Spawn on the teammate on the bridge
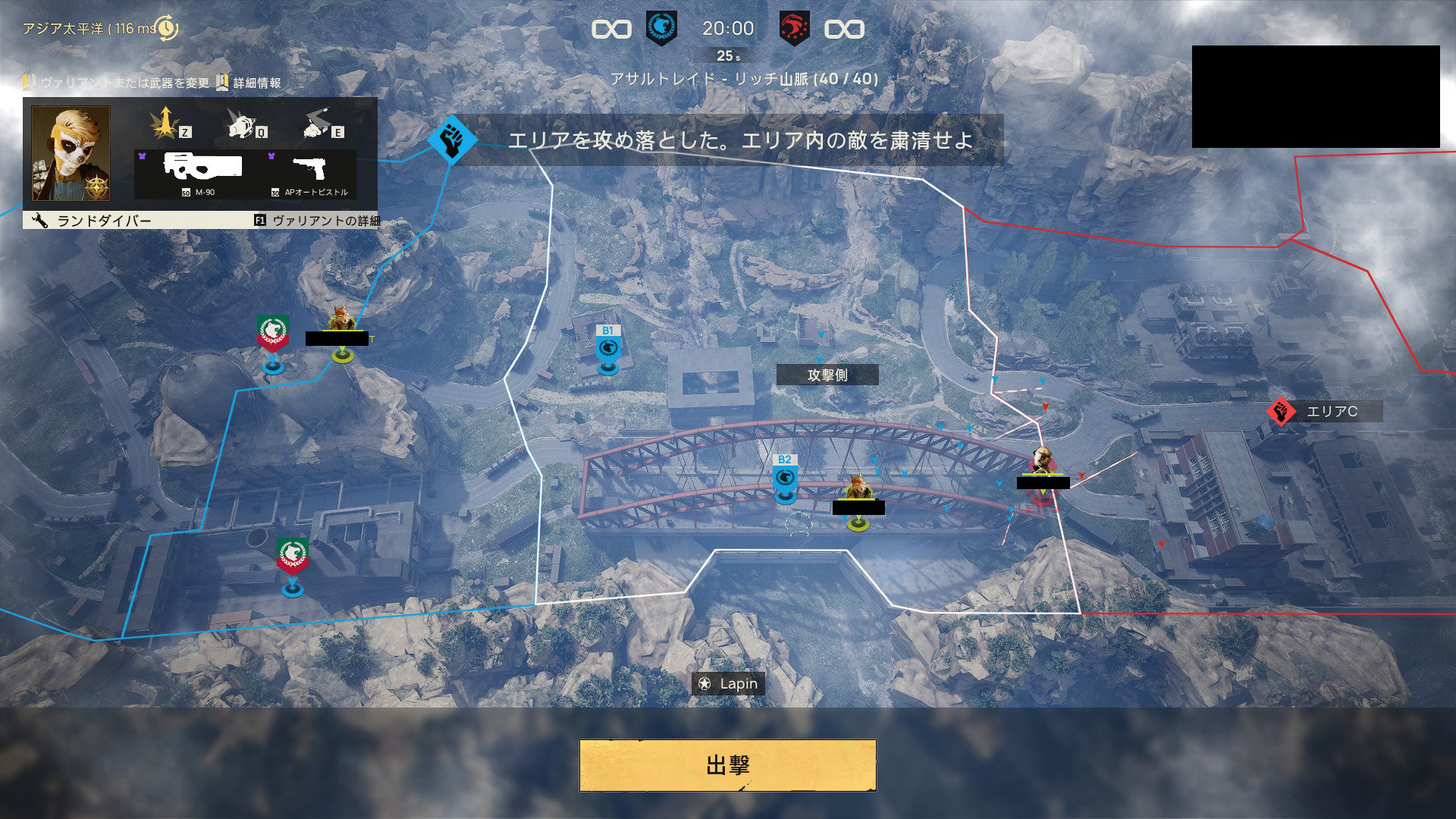1456x819 pixels. [858, 494]
